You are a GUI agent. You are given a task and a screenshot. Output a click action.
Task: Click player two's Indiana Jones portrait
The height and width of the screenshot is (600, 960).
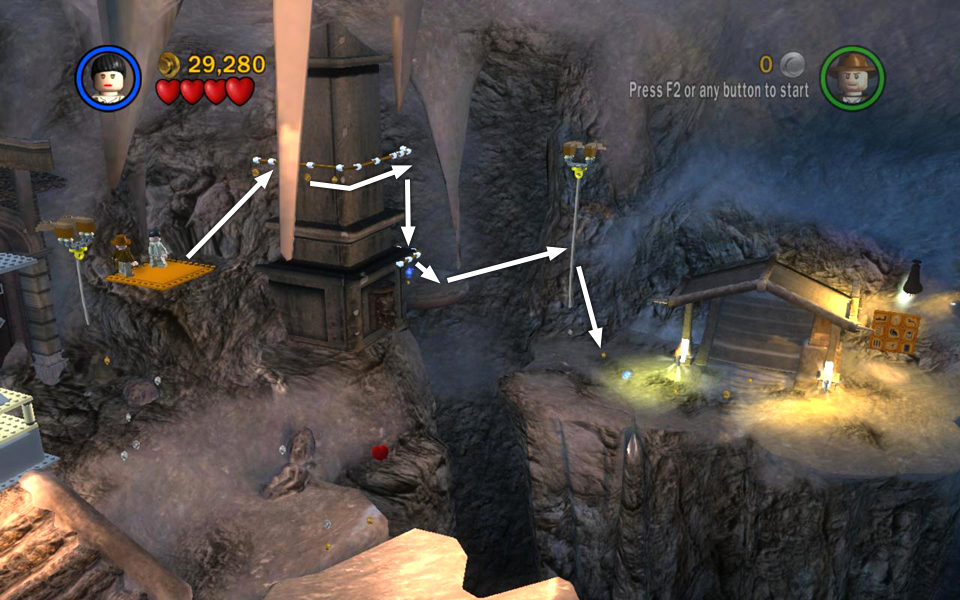tap(852, 78)
